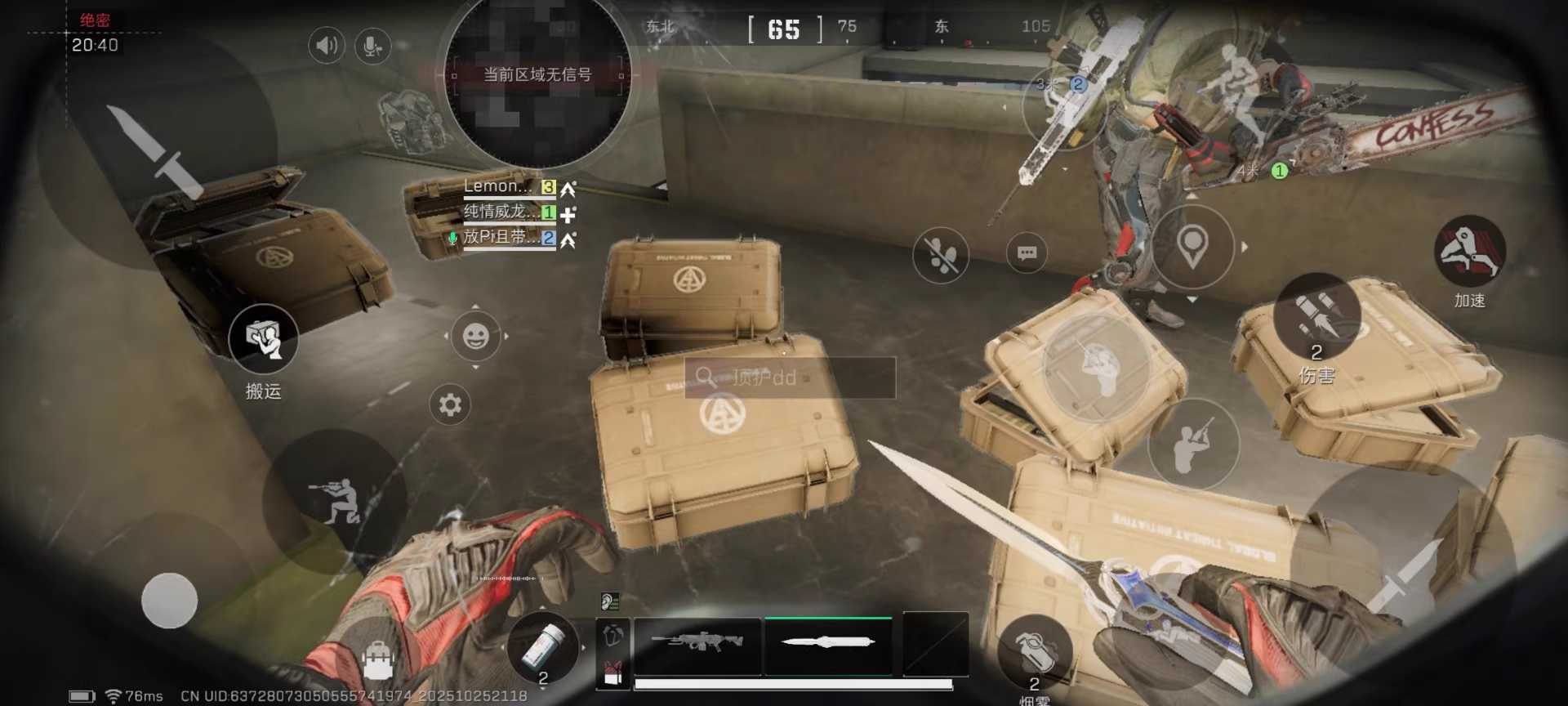
Task: Select the rifle weapon slot
Action: 697,644
